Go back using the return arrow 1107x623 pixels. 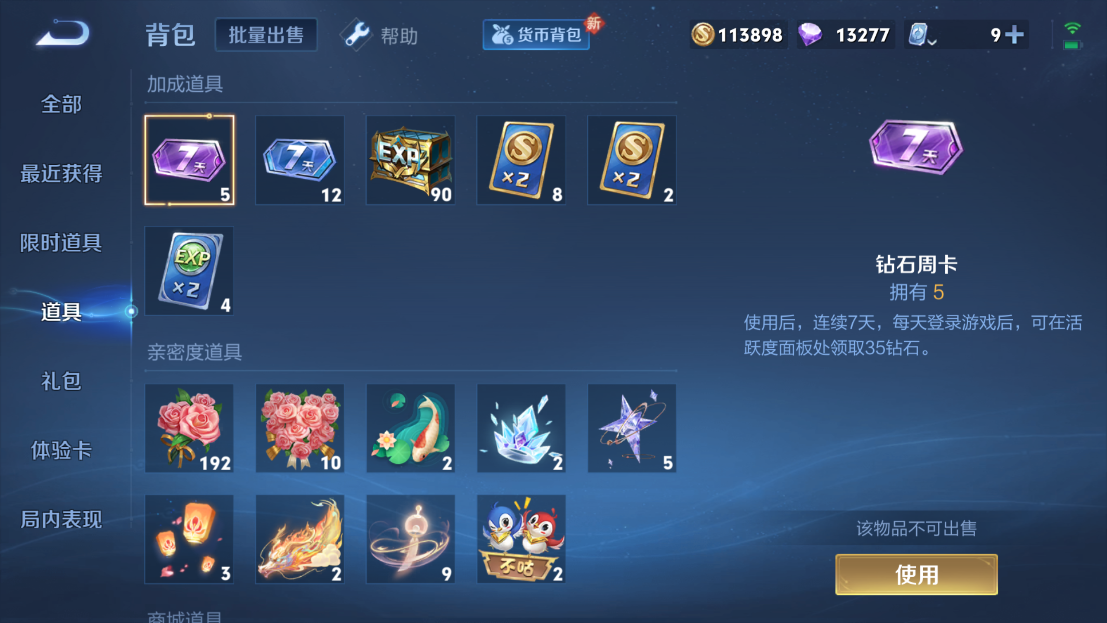click(62, 35)
